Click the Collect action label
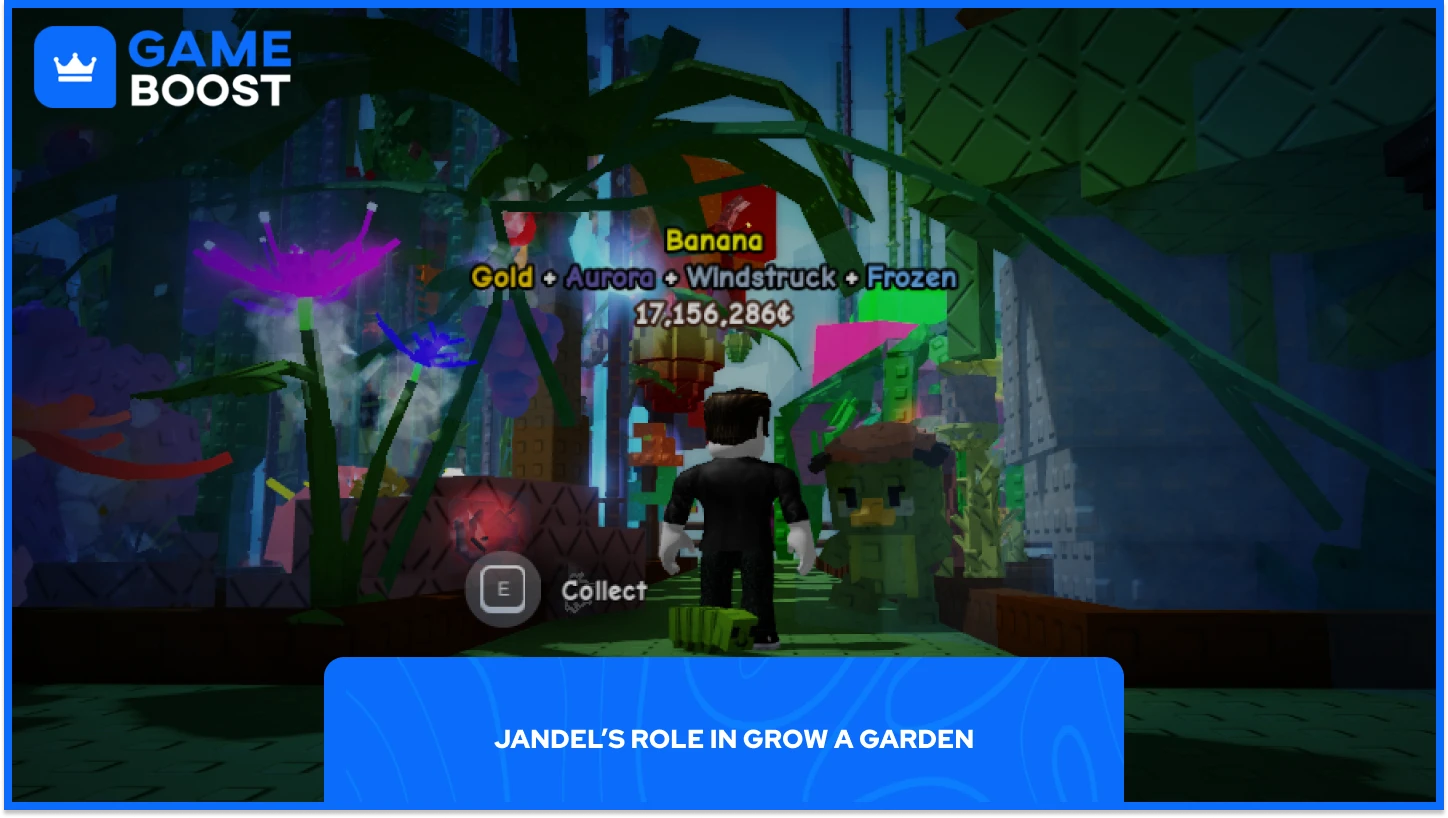 pos(604,590)
